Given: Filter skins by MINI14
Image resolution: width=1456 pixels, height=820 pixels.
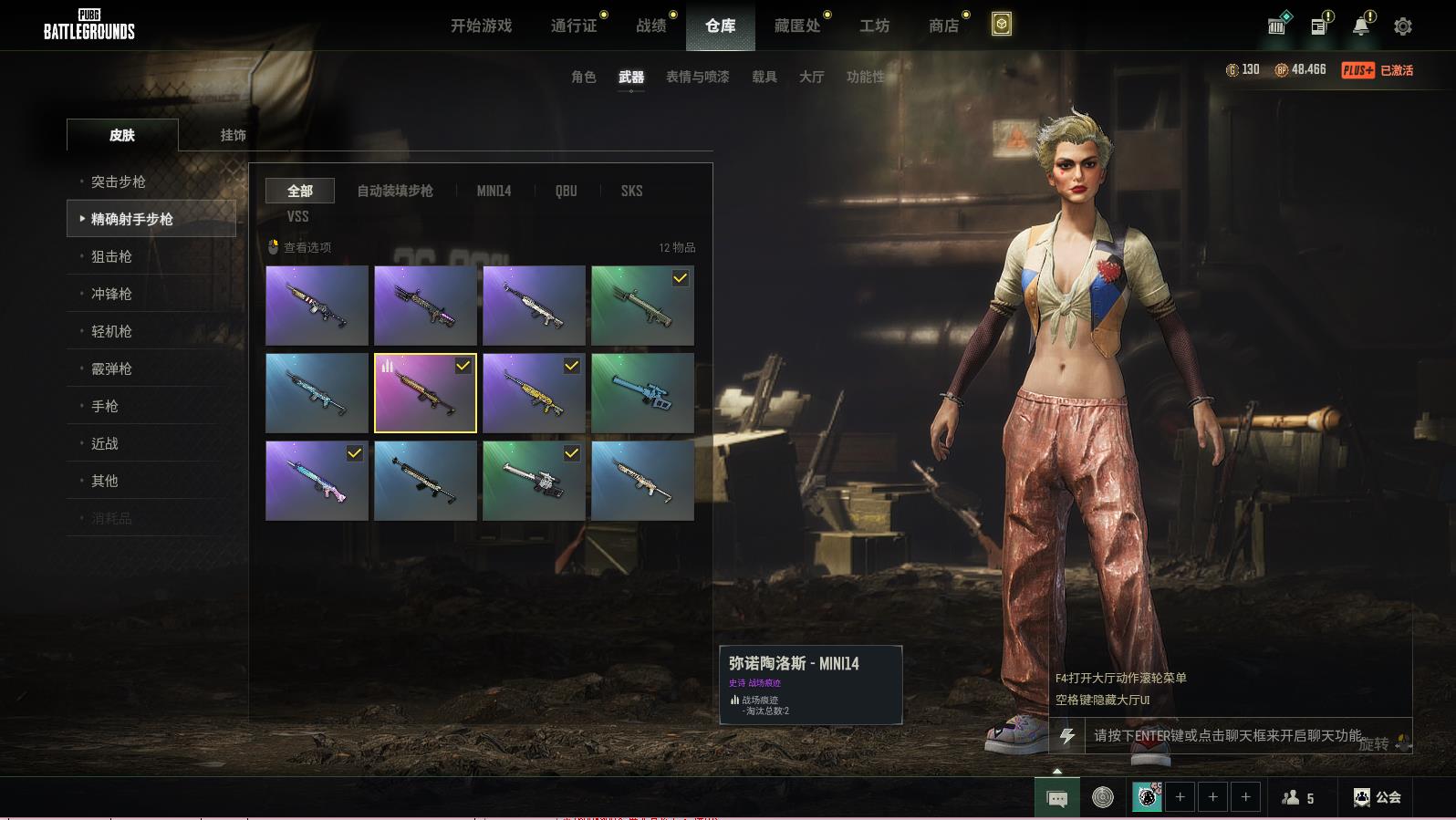Looking at the screenshot, I should click(x=494, y=191).
